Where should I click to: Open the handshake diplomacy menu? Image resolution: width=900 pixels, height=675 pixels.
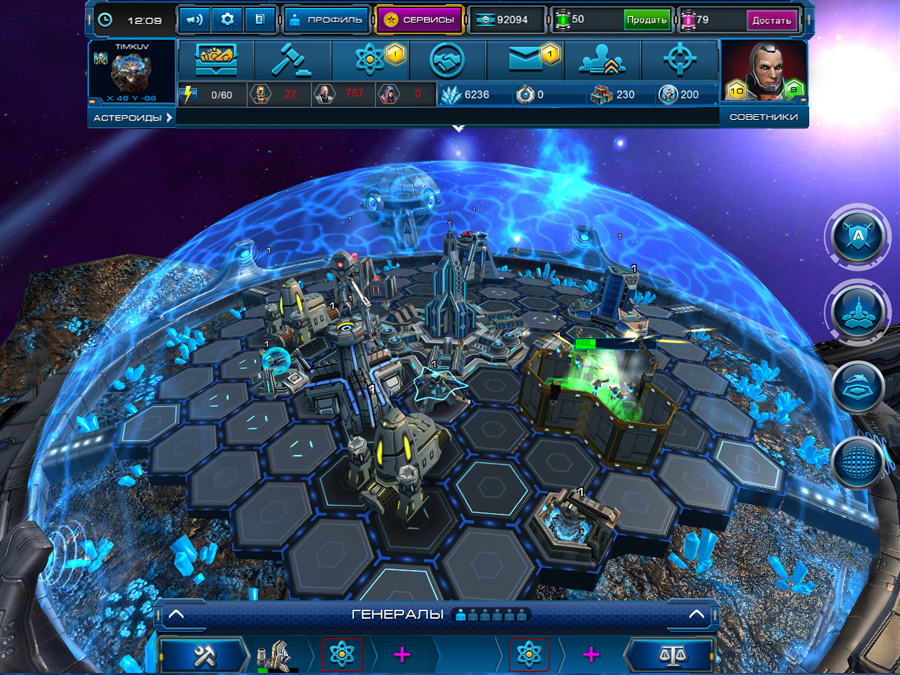click(448, 60)
